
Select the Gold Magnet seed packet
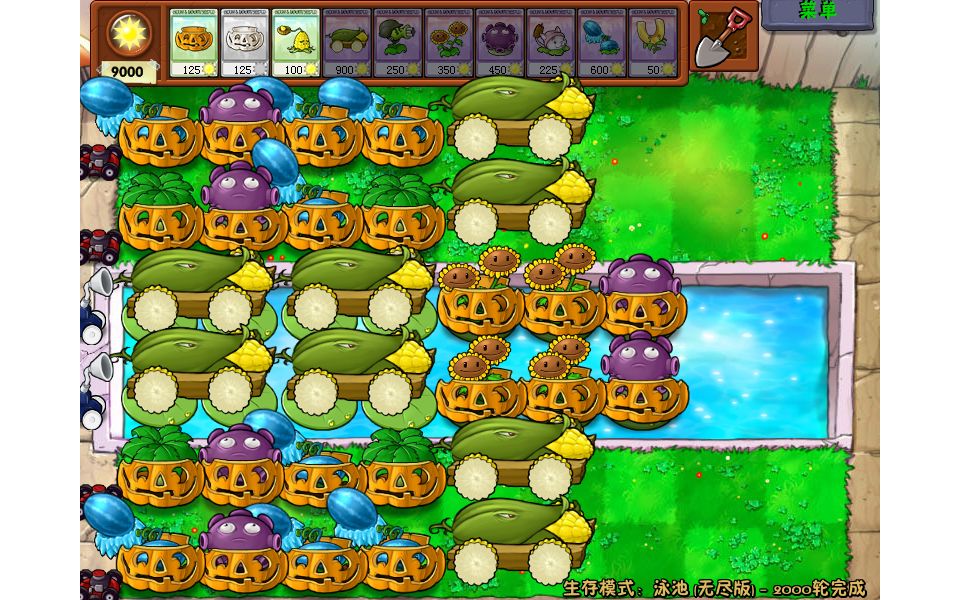coord(653,42)
